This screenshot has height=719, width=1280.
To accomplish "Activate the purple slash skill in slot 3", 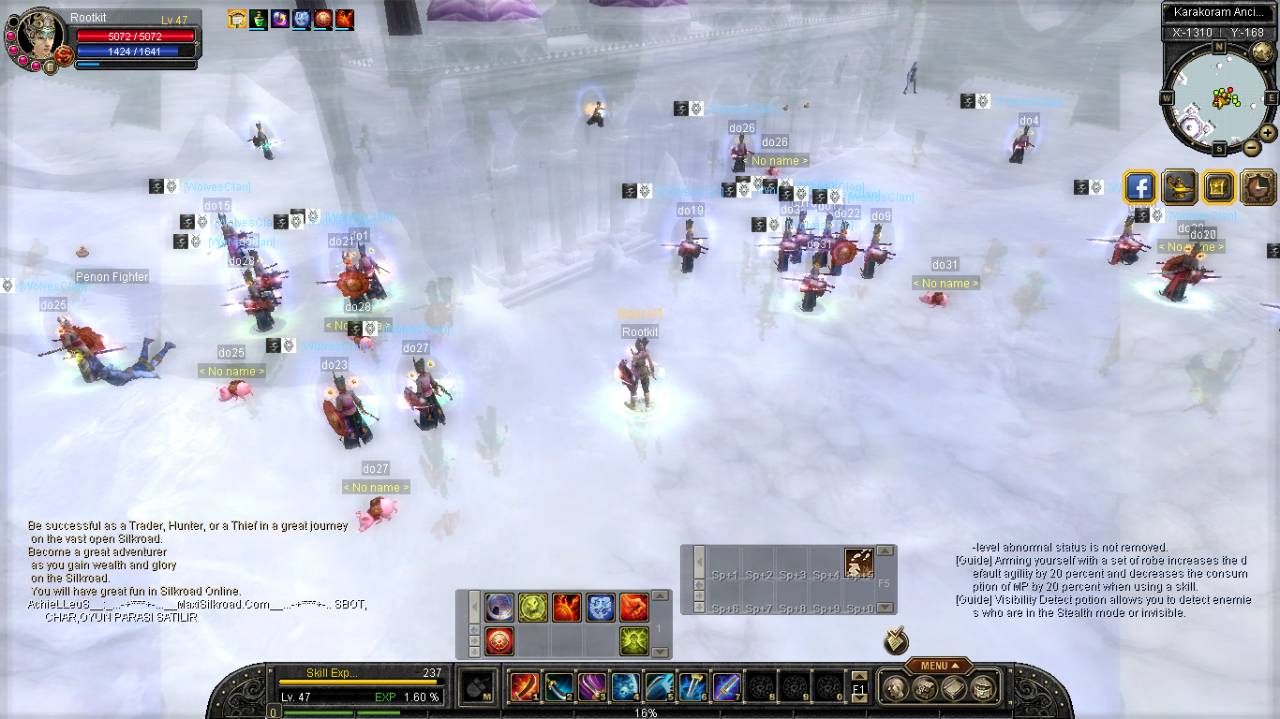I will click(592, 686).
